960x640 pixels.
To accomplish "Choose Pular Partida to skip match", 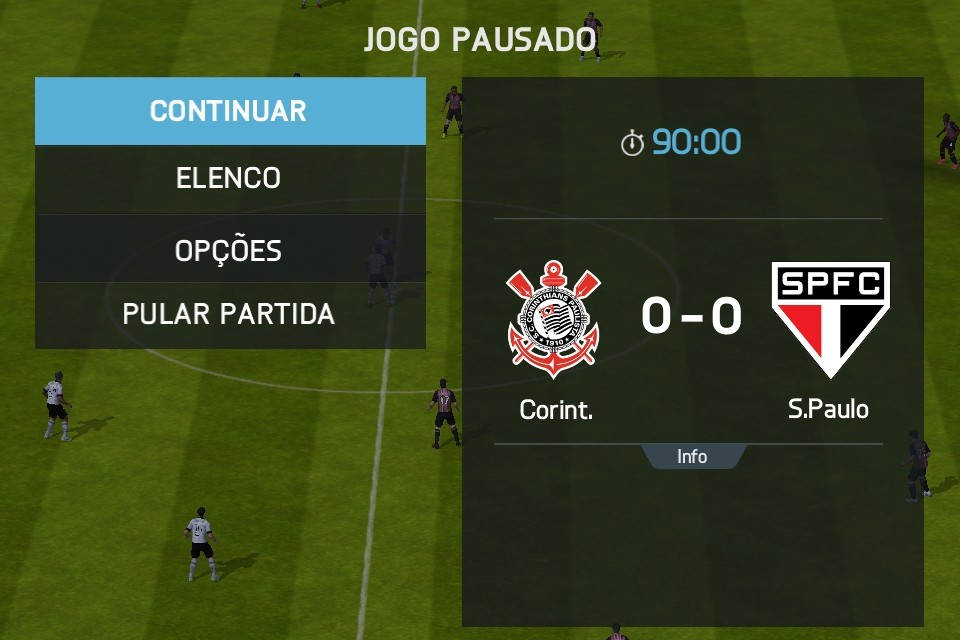I will click(229, 314).
